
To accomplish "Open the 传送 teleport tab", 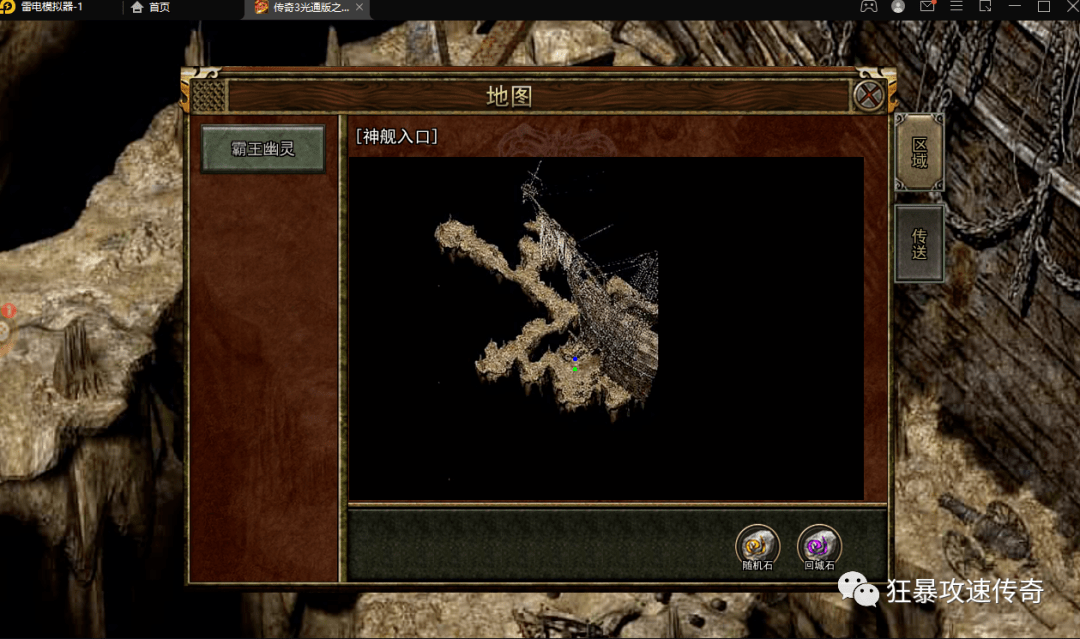I will click(919, 243).
